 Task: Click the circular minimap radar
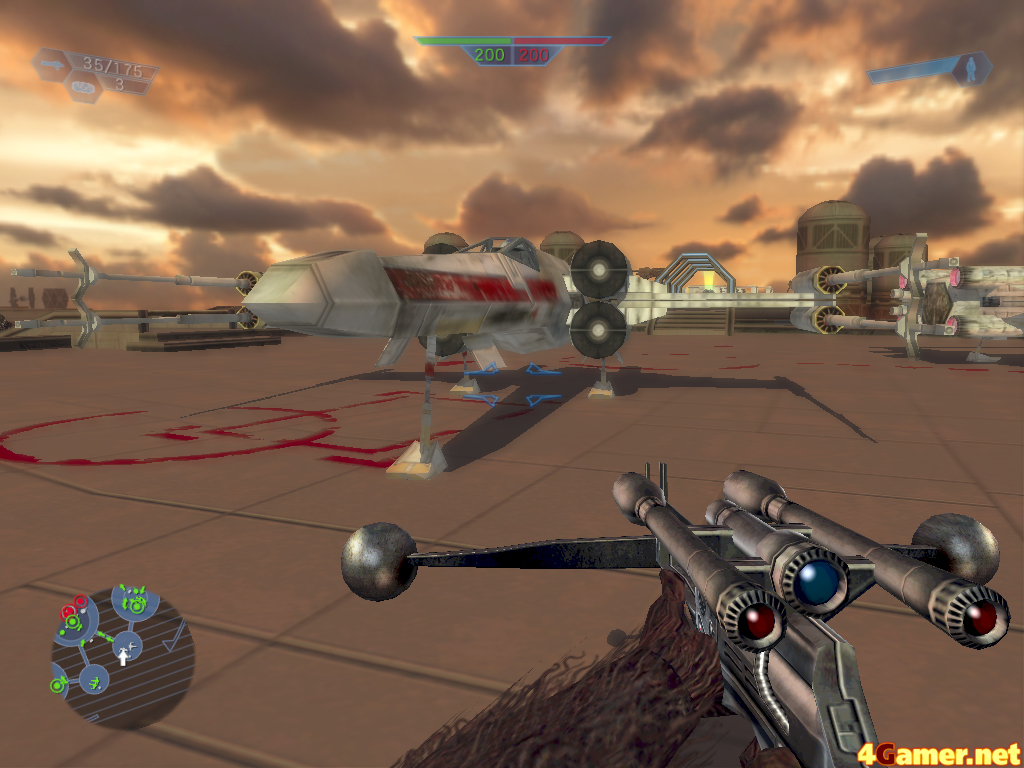coord(122,657)
